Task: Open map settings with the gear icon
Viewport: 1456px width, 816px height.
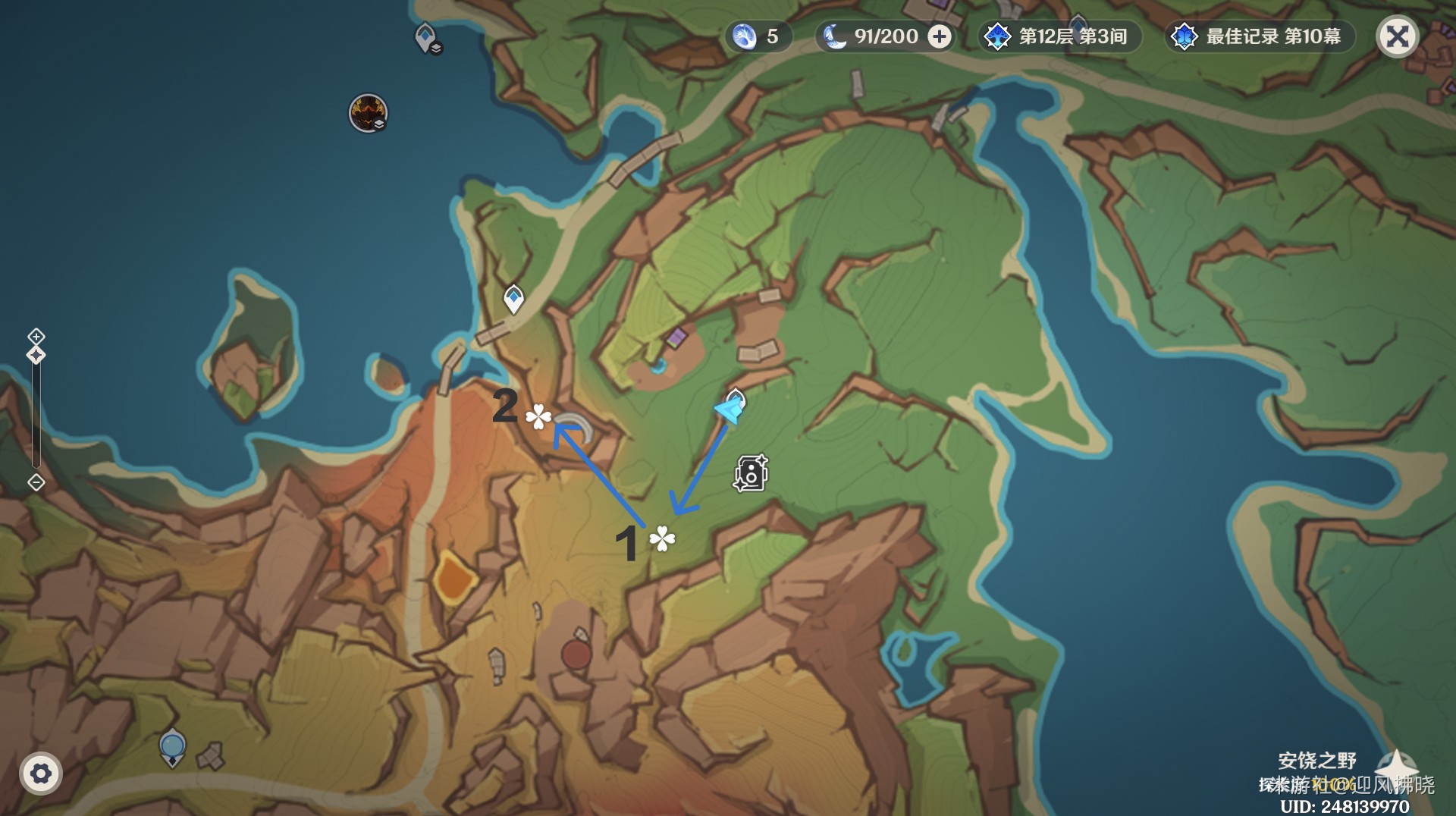Action: click(x=41, y=774)
